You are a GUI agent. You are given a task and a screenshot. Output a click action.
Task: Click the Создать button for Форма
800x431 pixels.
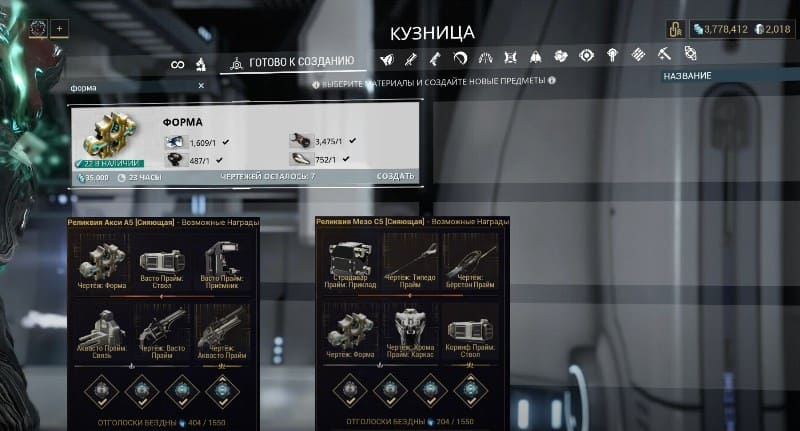coord(395,176)
